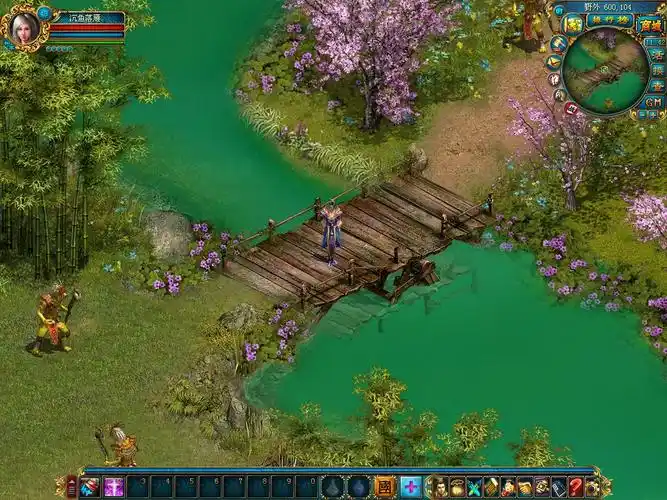Open the red question mark help icon
This screenshot has height=500, width=667.
(576, 487)
